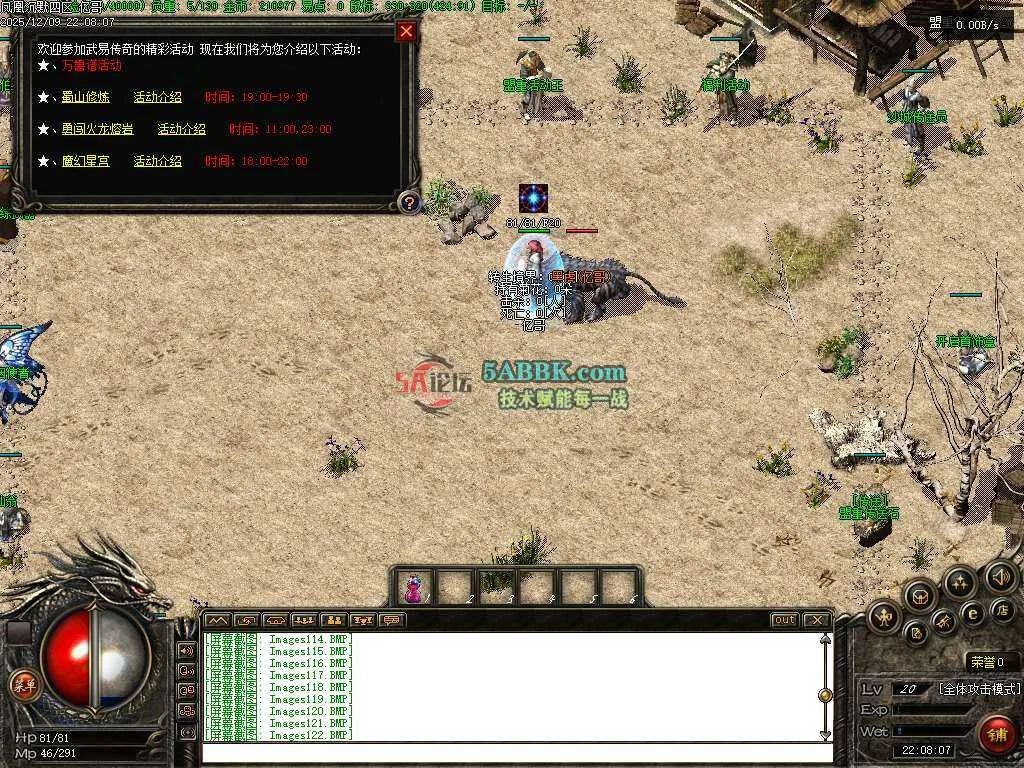Screen dimensions: 1024x768
Task: Show 活动介绍 for 勇闯火龙熔岩
Action: coord(181,129)
